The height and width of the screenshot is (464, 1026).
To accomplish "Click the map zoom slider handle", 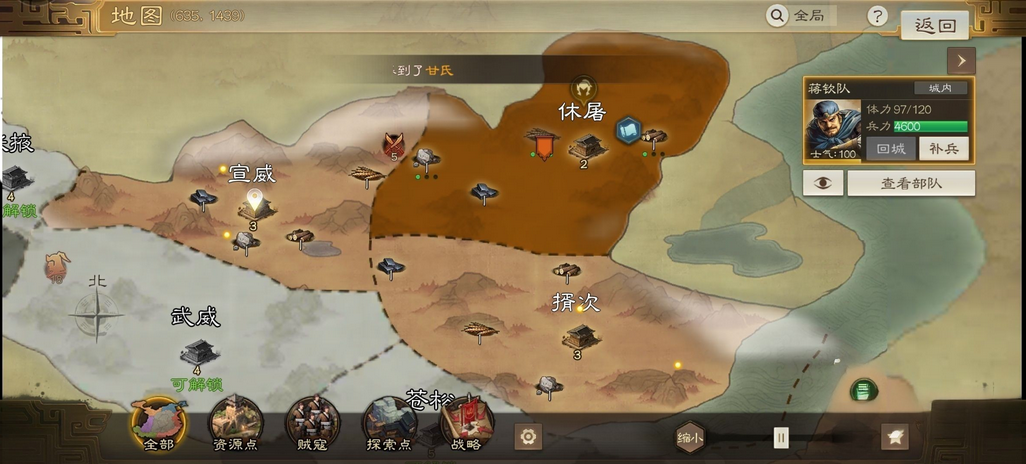I will (x=781, y=437).
